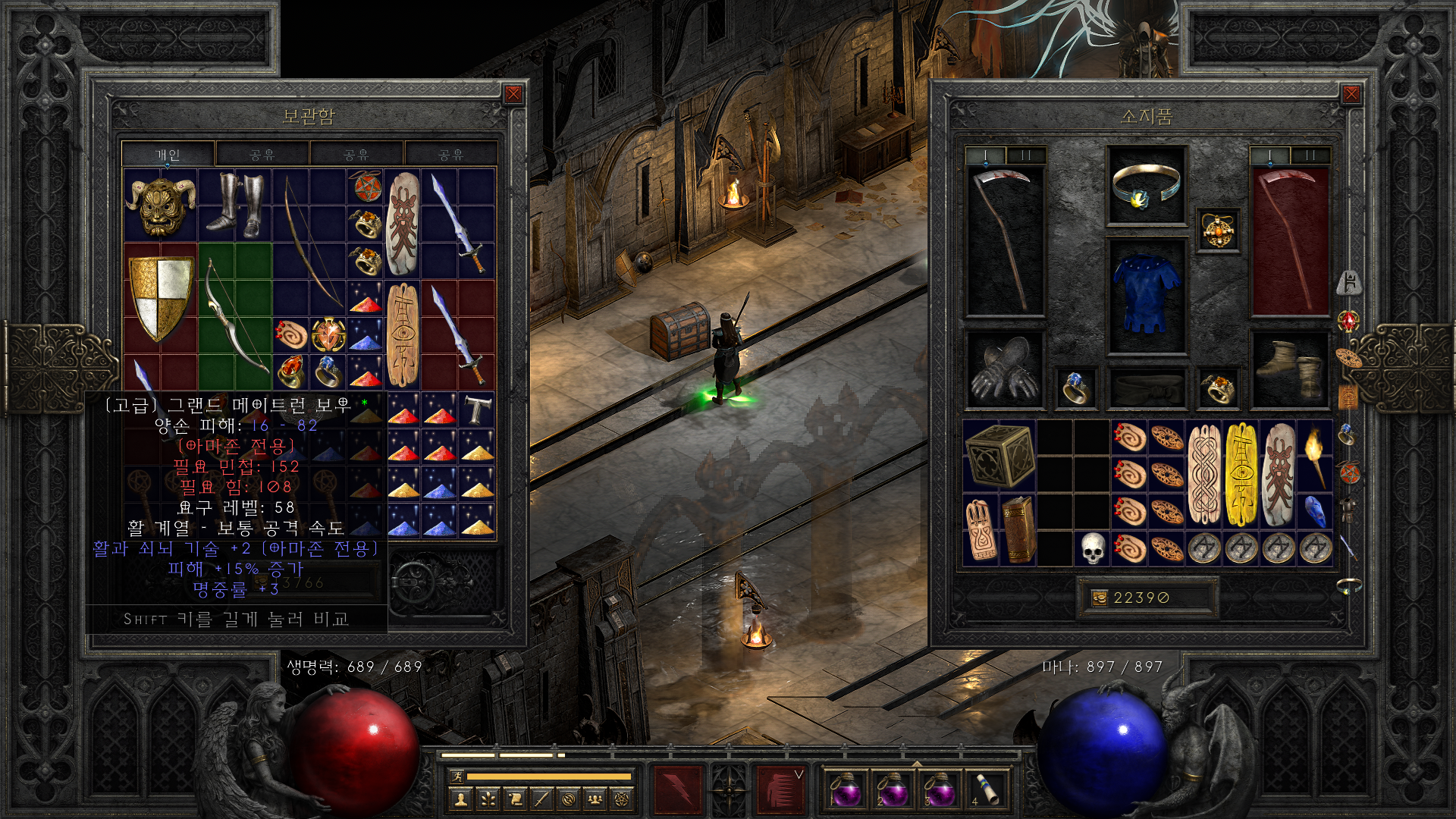The width and height of the screenshot is (1456, 819).
Task: Click the equipped circlet helm slot
Action: point(1146,187)
